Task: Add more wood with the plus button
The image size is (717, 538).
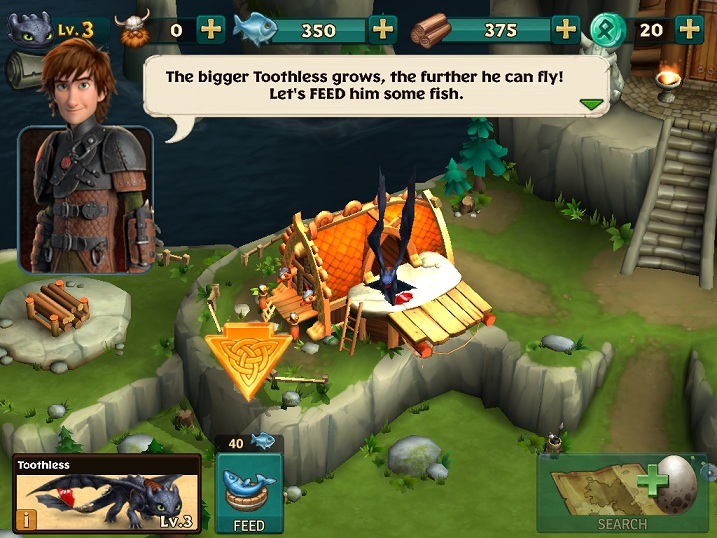Action: pos(566,29)
